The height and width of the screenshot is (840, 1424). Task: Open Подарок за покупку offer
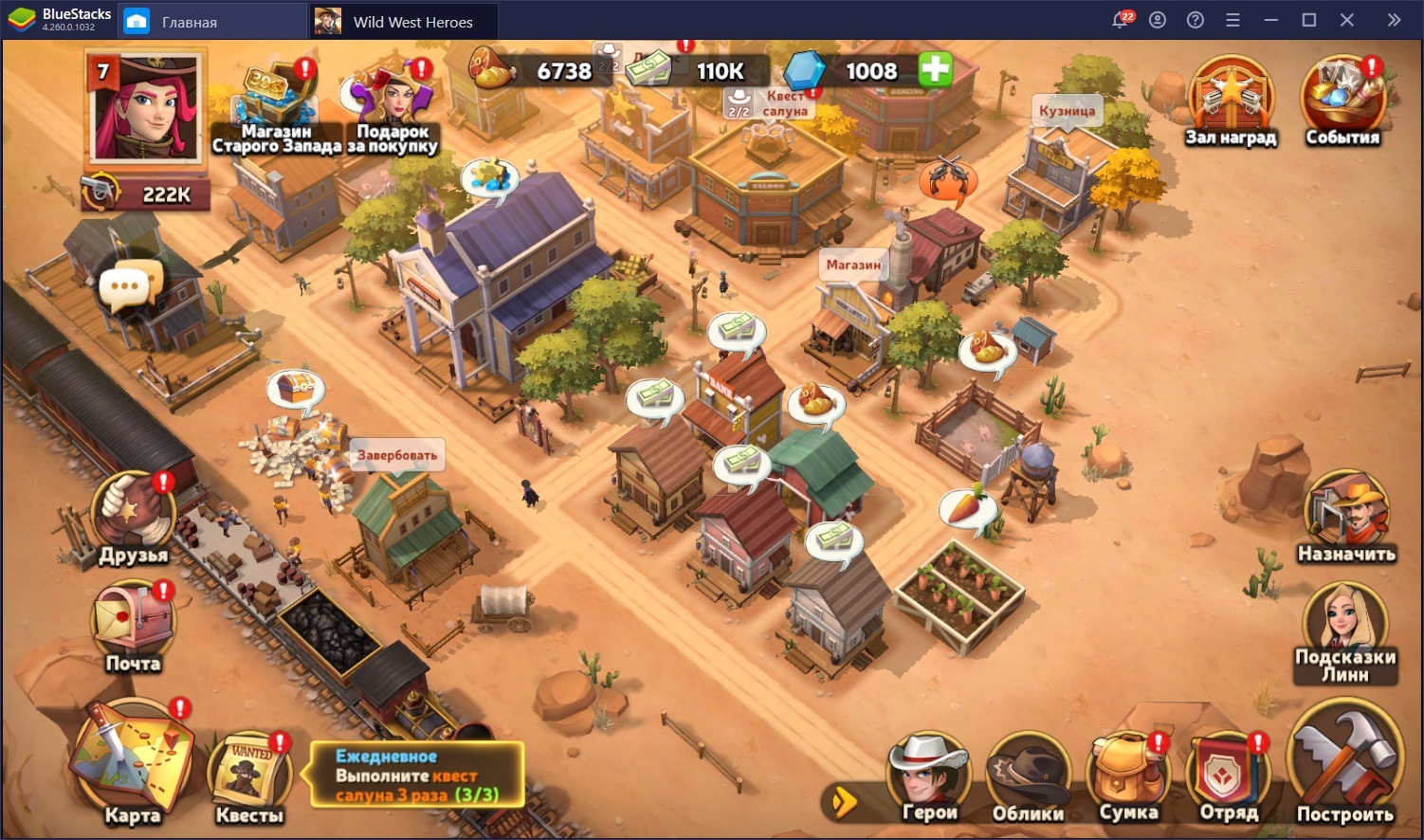392,104
